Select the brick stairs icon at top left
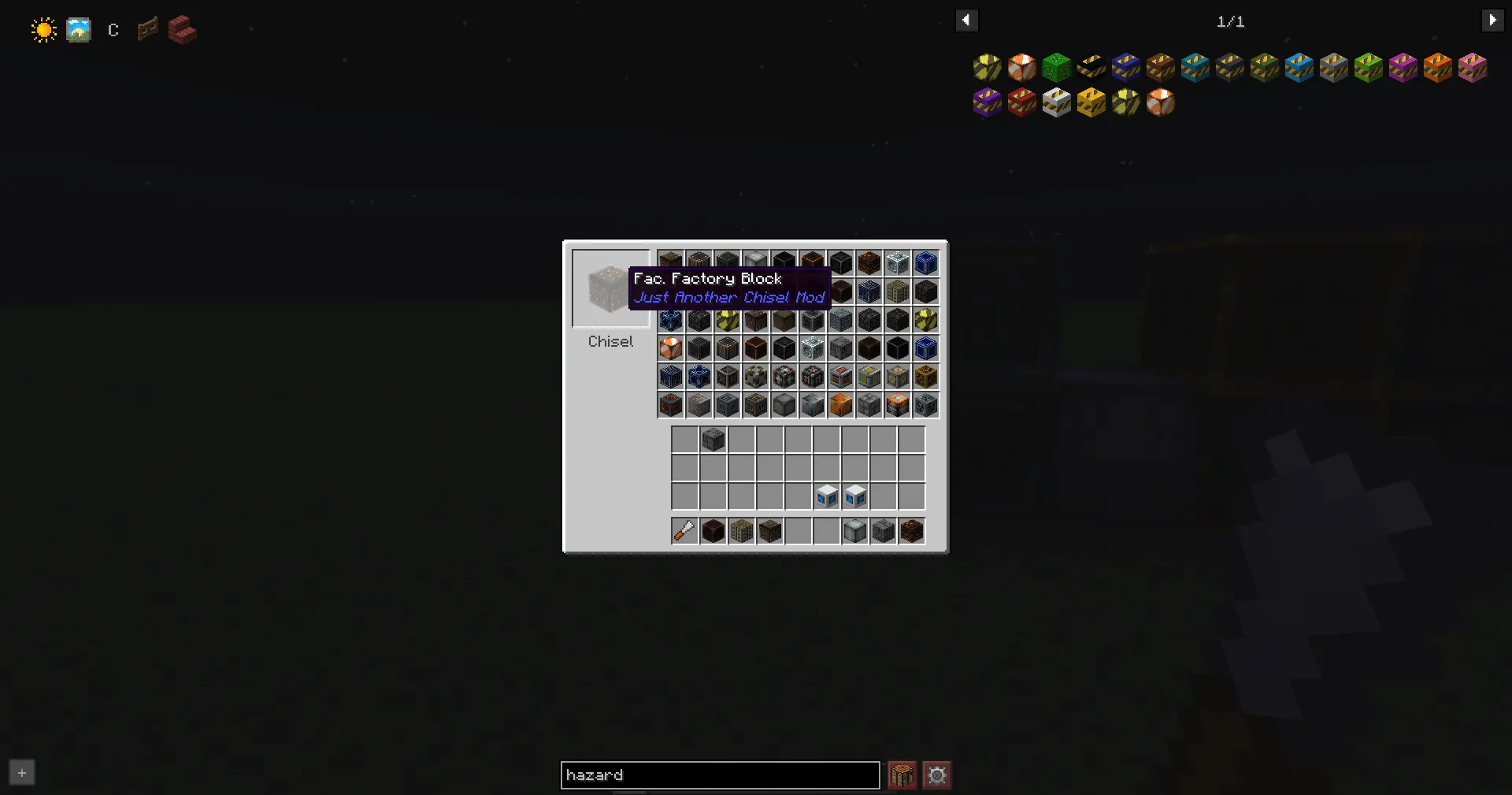1512x795 pixels. point(181,32)
